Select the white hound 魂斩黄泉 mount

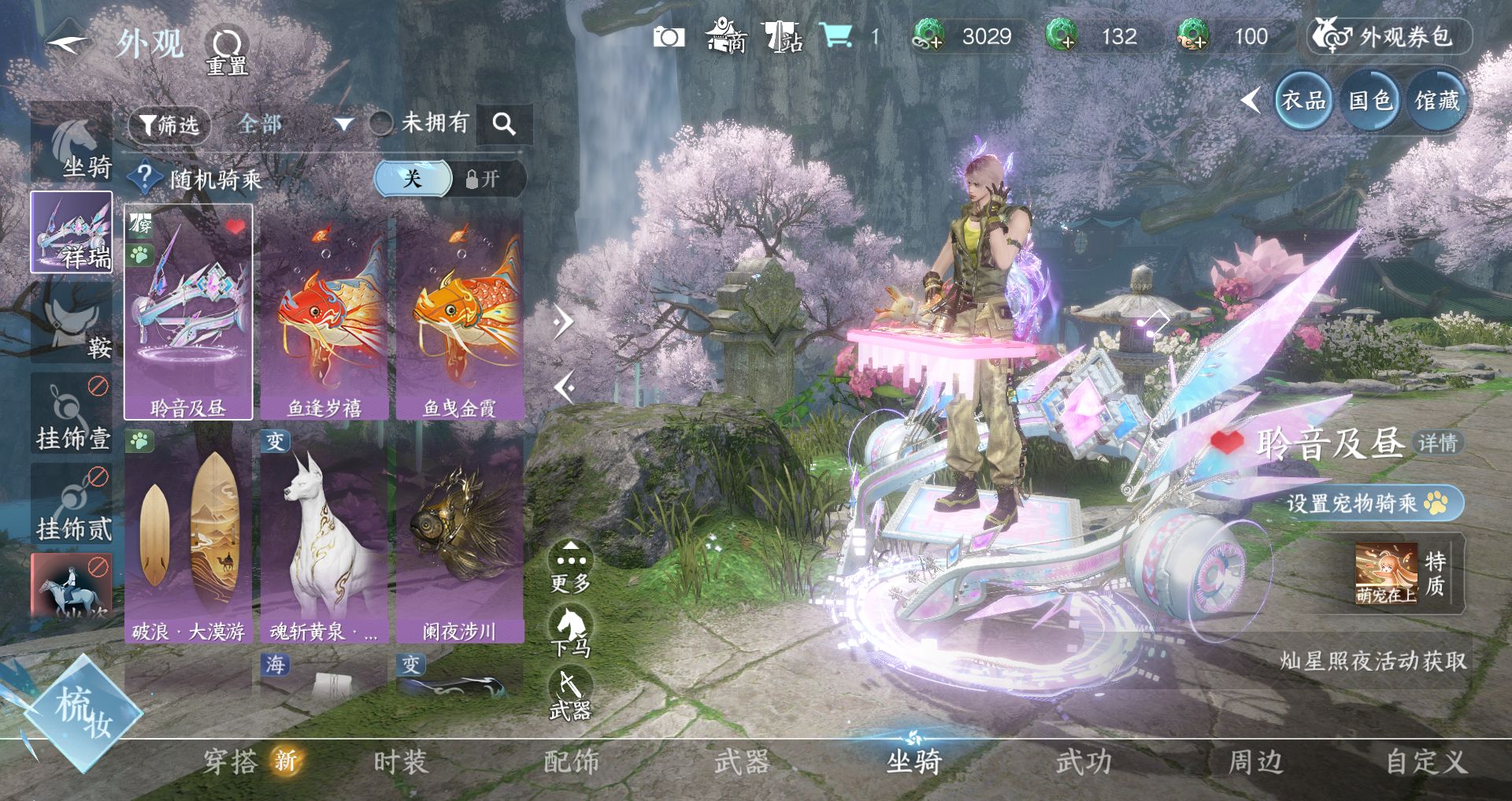pyautogui.click(x=324, y=536)
